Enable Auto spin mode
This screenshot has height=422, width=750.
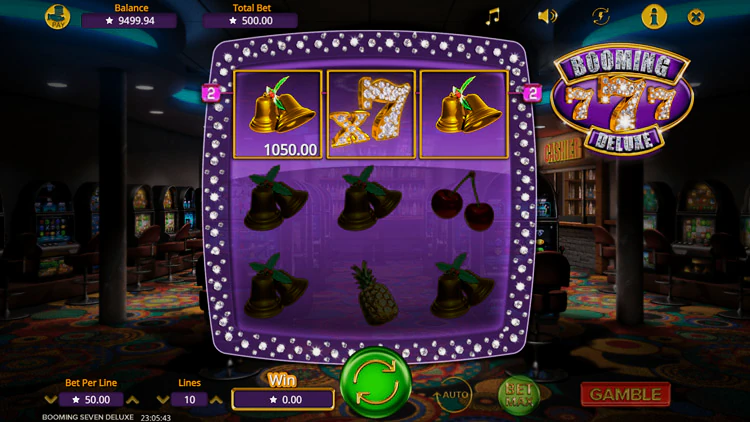point(453,394)
